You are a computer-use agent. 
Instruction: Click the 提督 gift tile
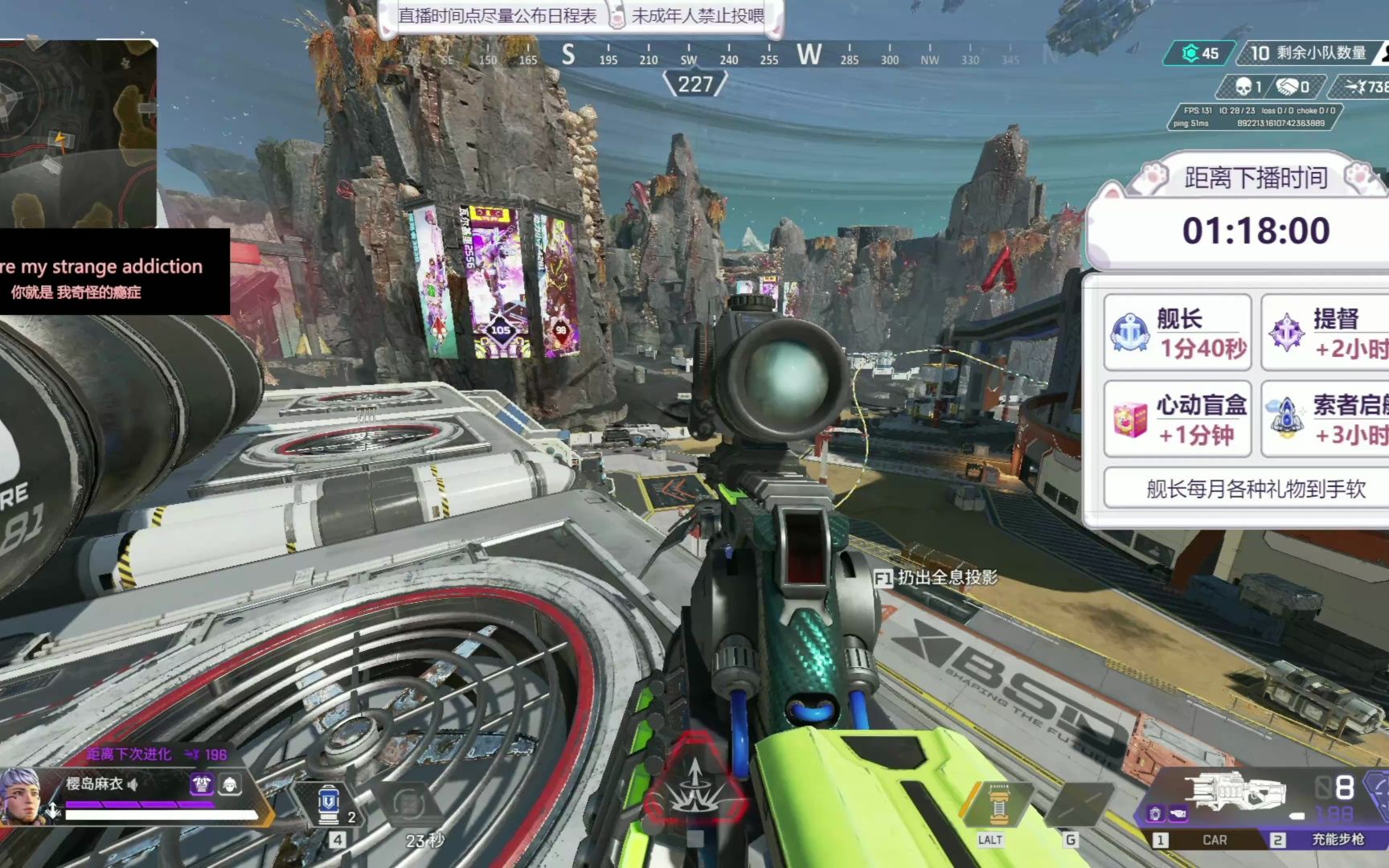1326,333
